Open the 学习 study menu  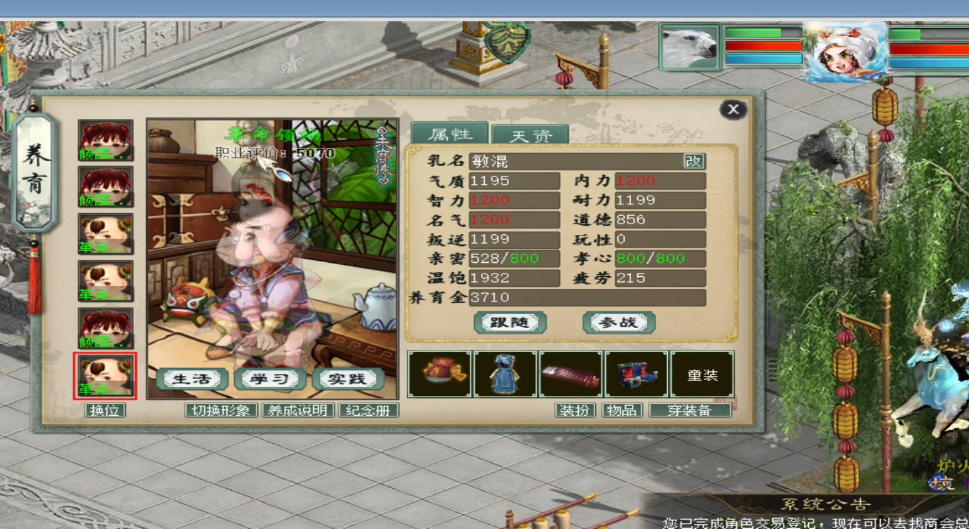coord(269,379)
